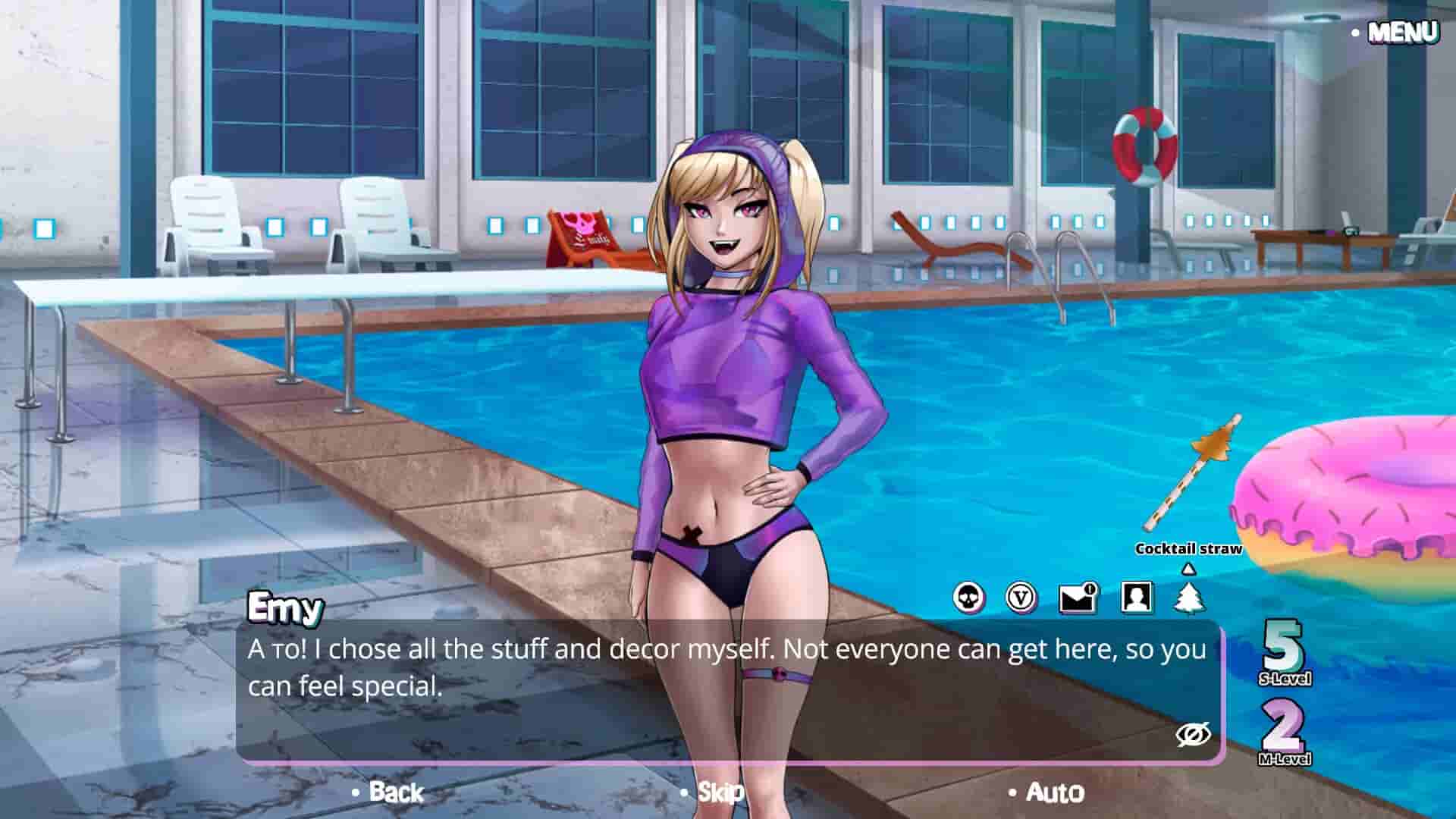Image resolution: width=1456 pixels, height=819 pixels.
Task: Click the V coin currency icon
Action: click(1022, 598)
